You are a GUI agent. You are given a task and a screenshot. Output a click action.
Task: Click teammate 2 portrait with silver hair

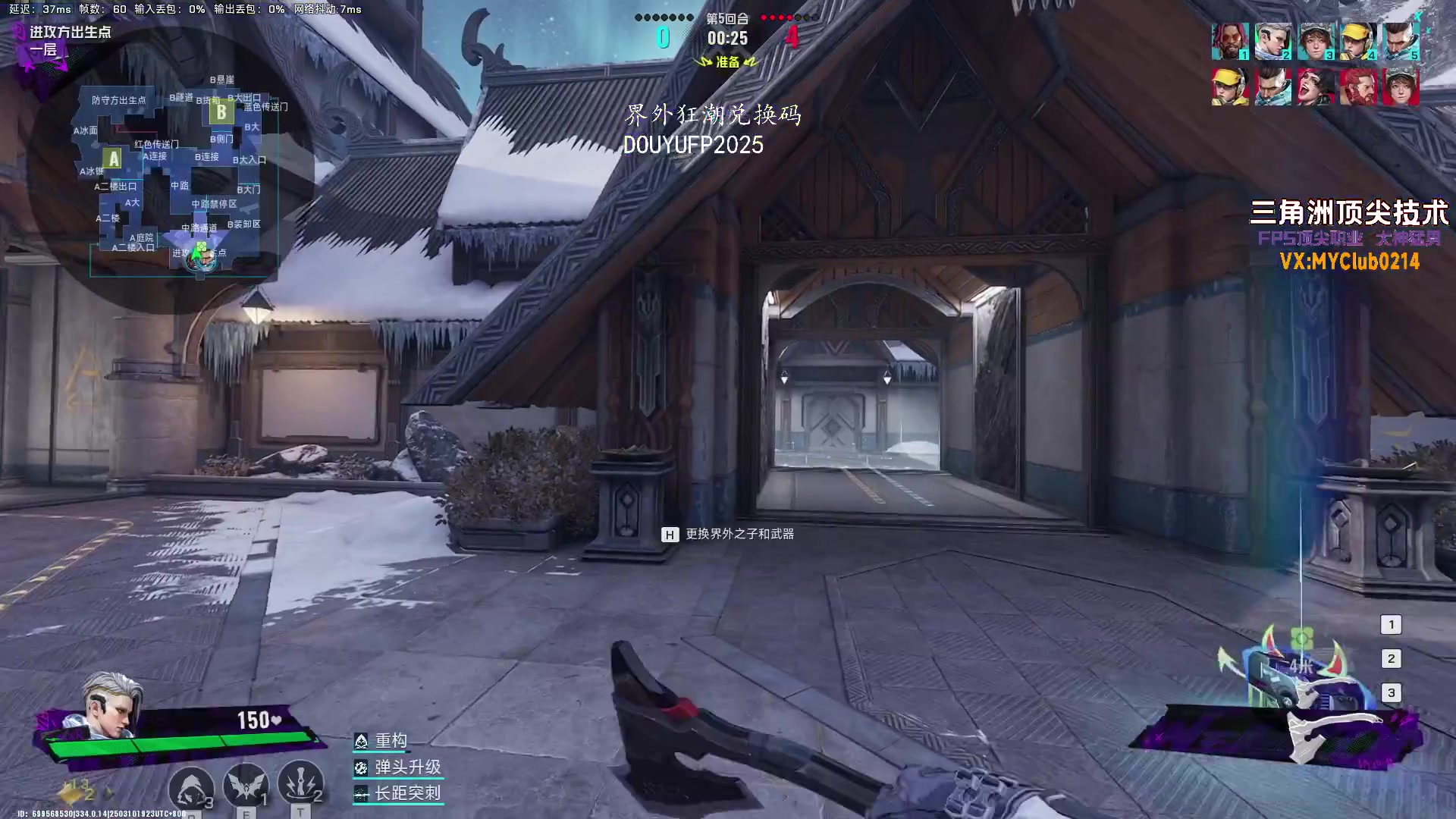pos(1272,41)
